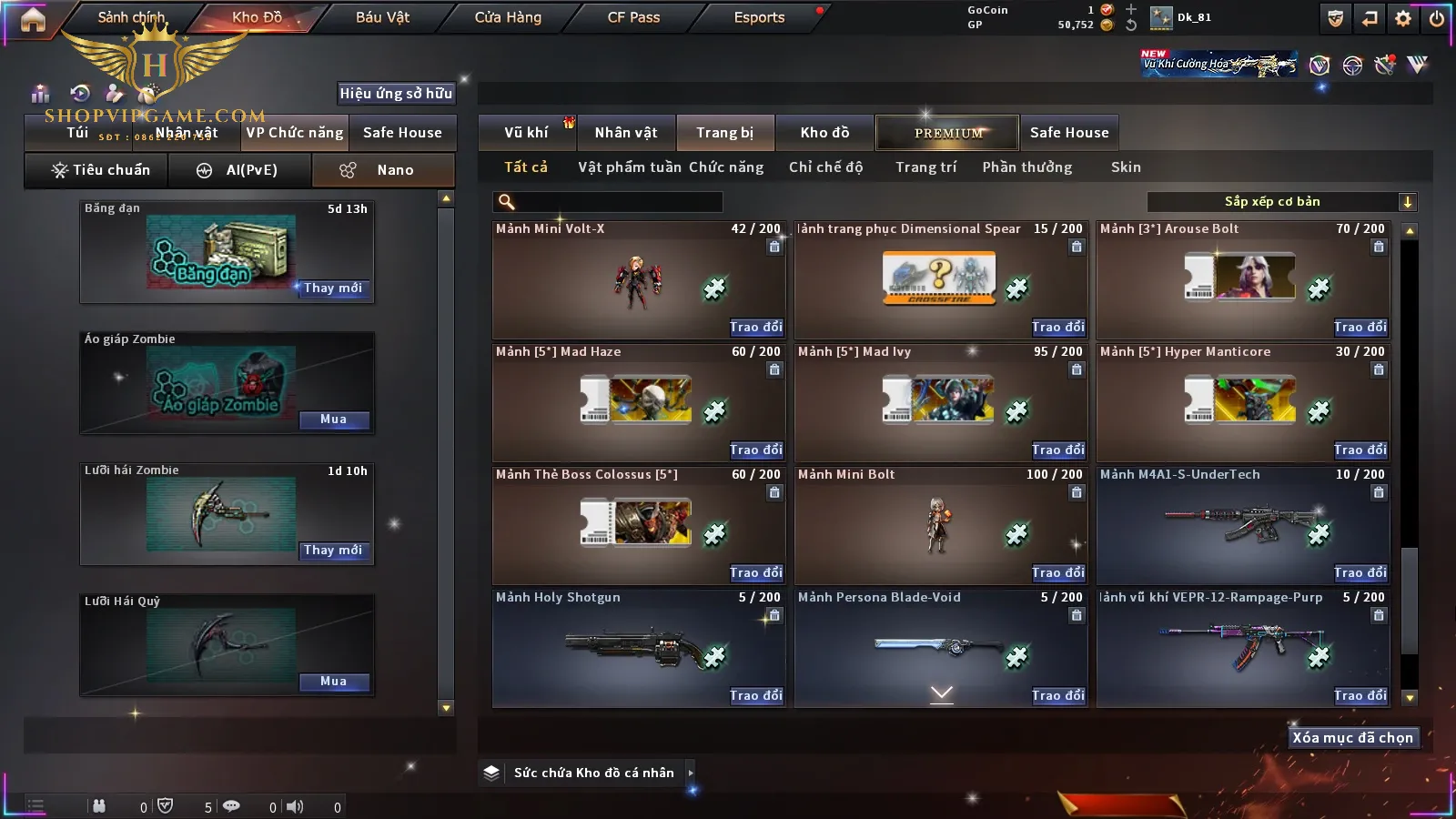This screenshot has height=819, width=1456.
Task: Open the Esports menu
Action: point(759,17)
